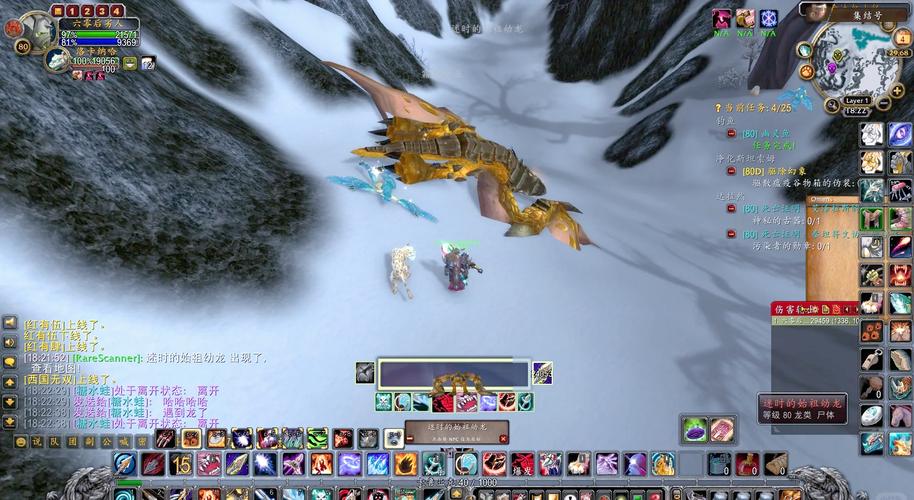The width and height of the screenshot is (914, 500).
Task: Use the flame ability on action bar
Action: 405,464
